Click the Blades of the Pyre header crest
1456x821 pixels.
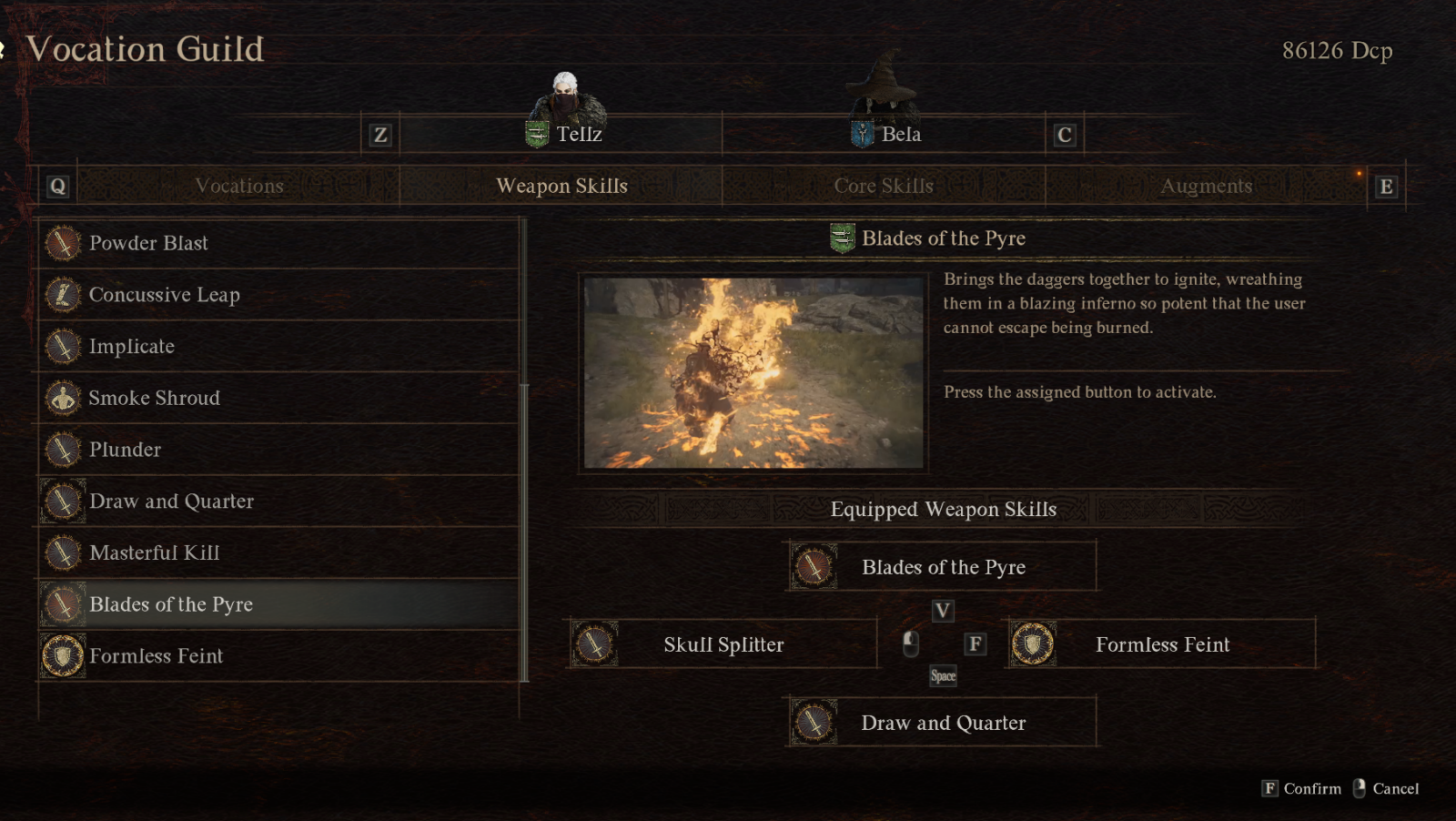point(842,238)
